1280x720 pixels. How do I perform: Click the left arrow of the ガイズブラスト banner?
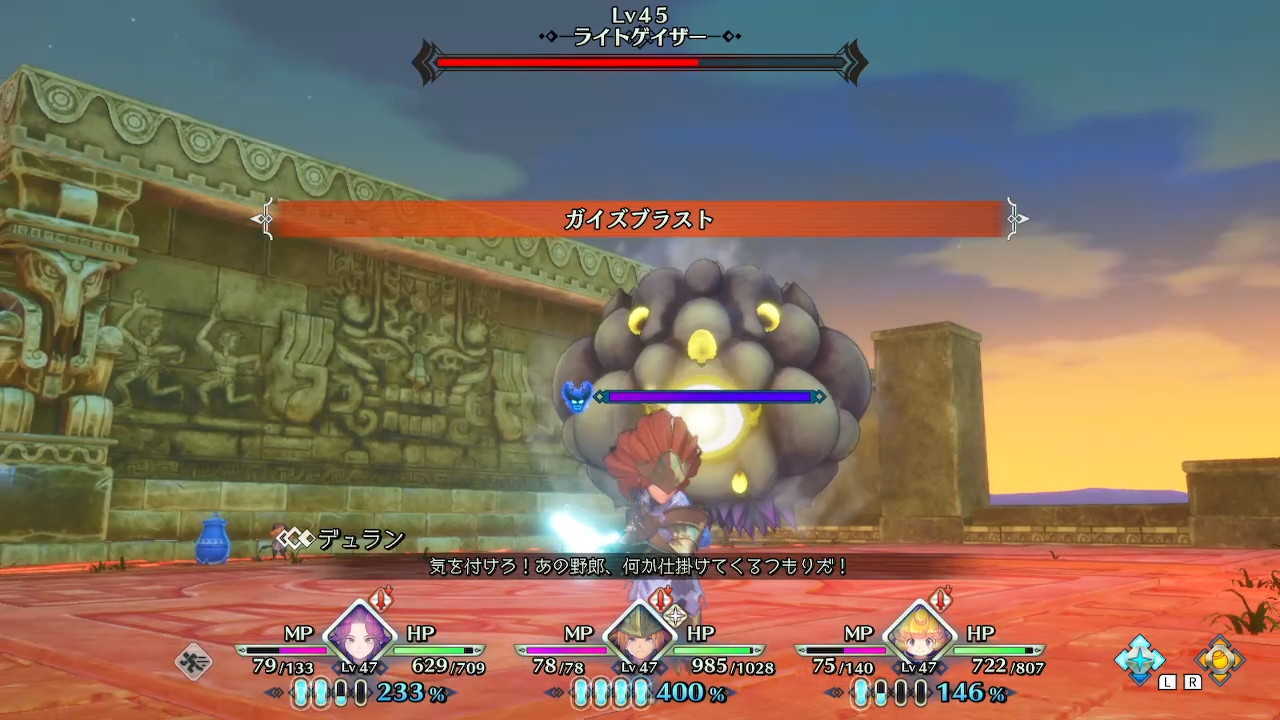point(265,218)
